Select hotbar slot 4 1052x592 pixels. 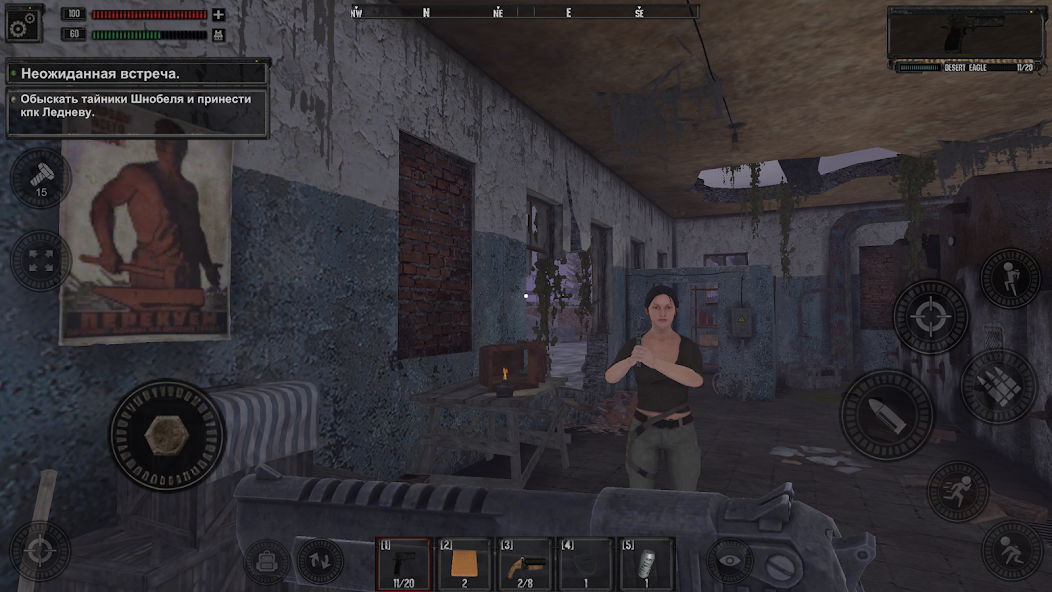point(586,564)
